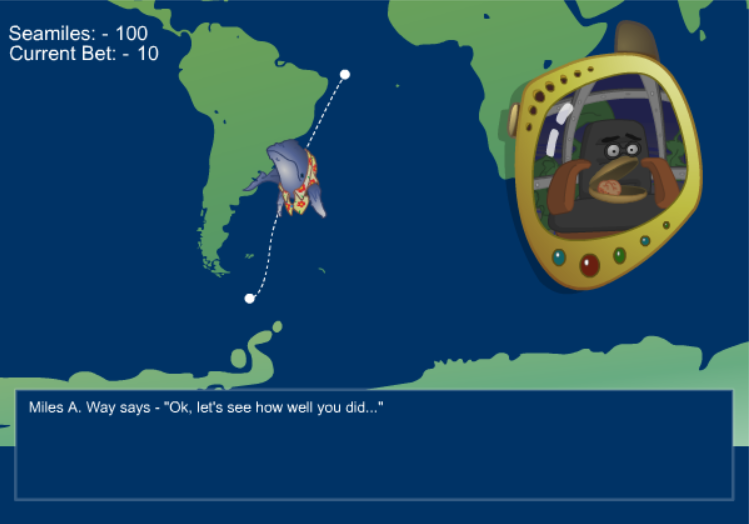Screen dimensions: 749x524
Task: Click the Miles A. Way dialogue box
Action: (x=374, y=445)
